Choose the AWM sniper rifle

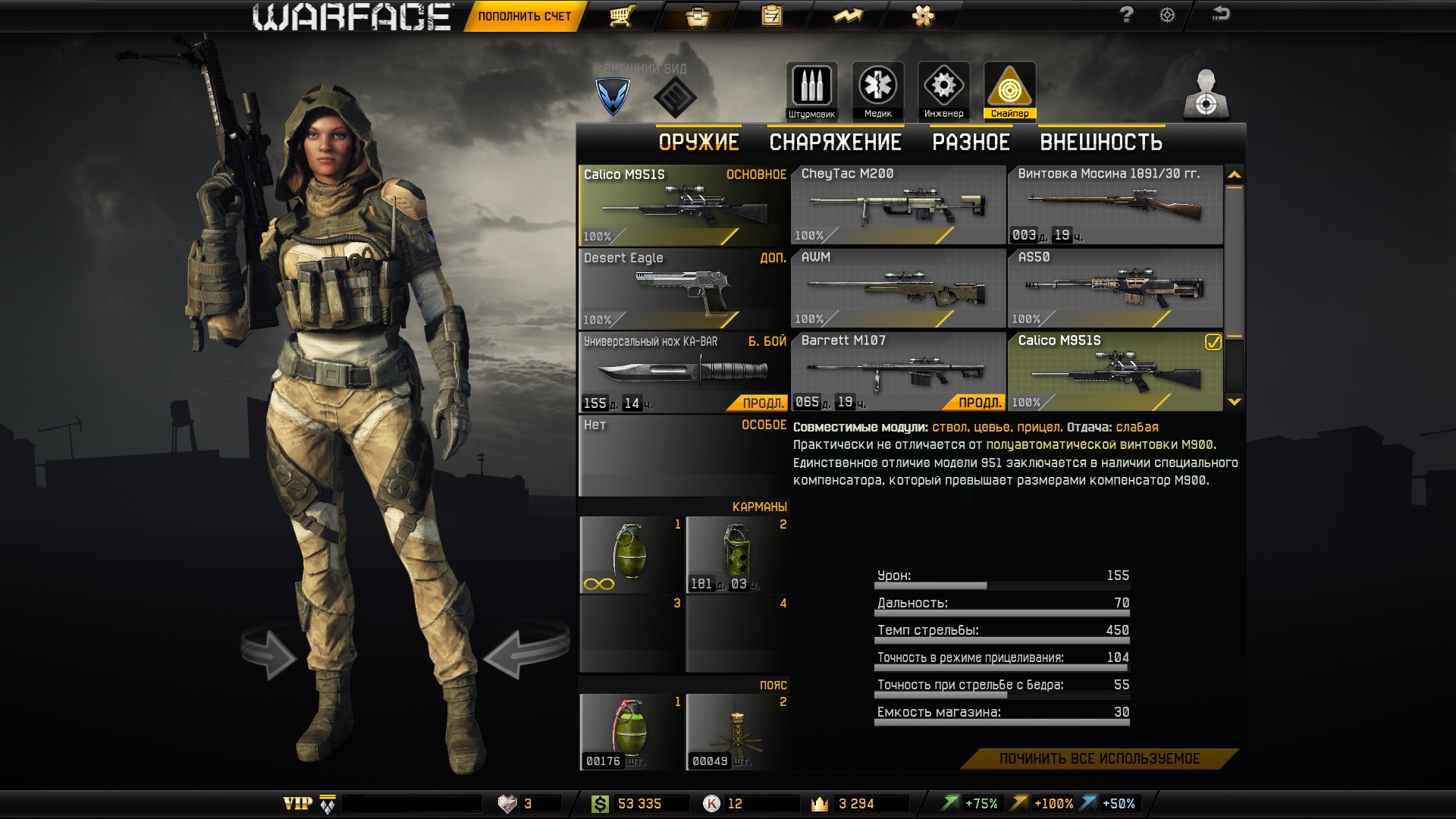point(898,288)
